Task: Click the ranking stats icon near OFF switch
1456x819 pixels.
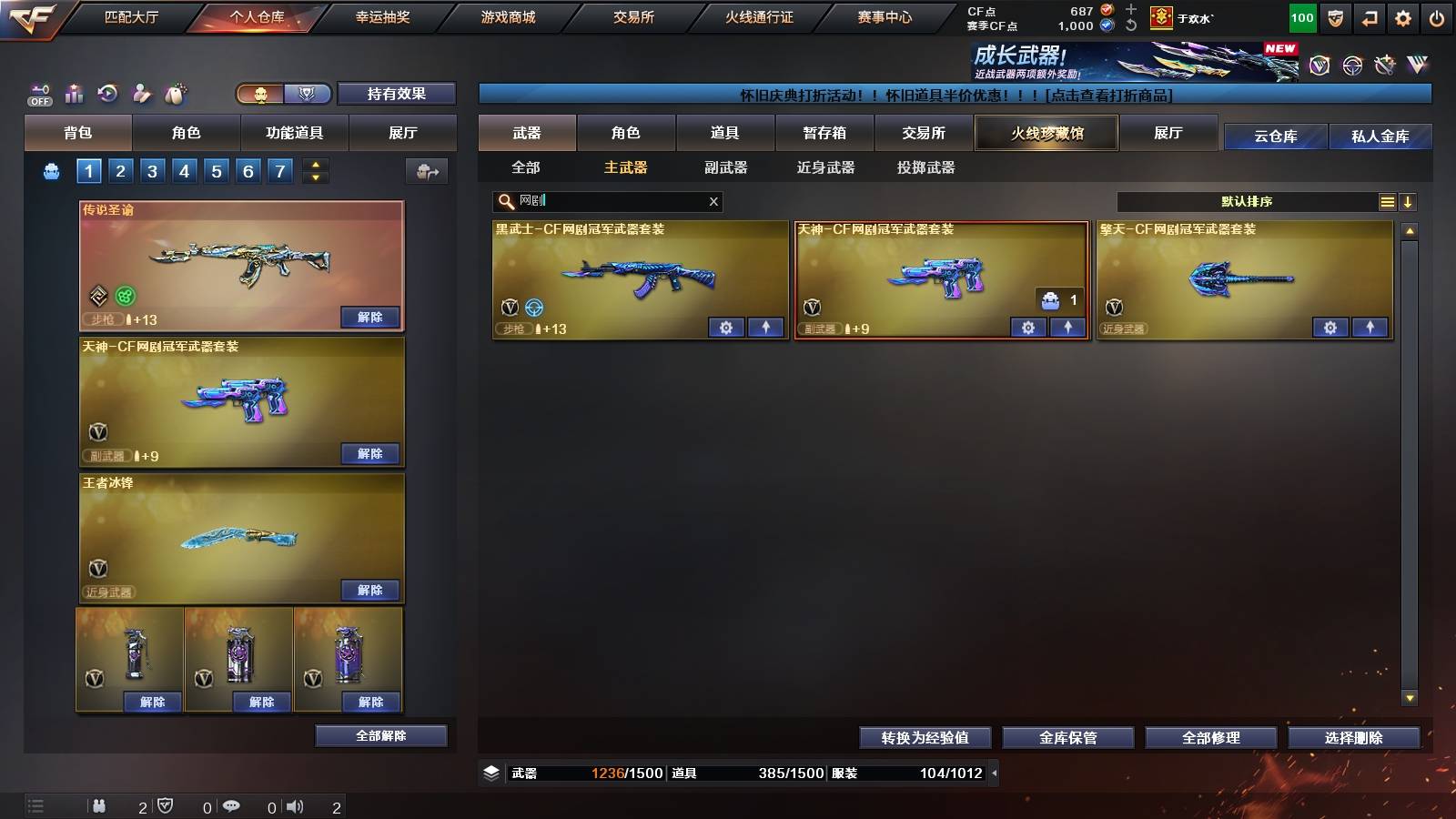Action: [73, 92]
